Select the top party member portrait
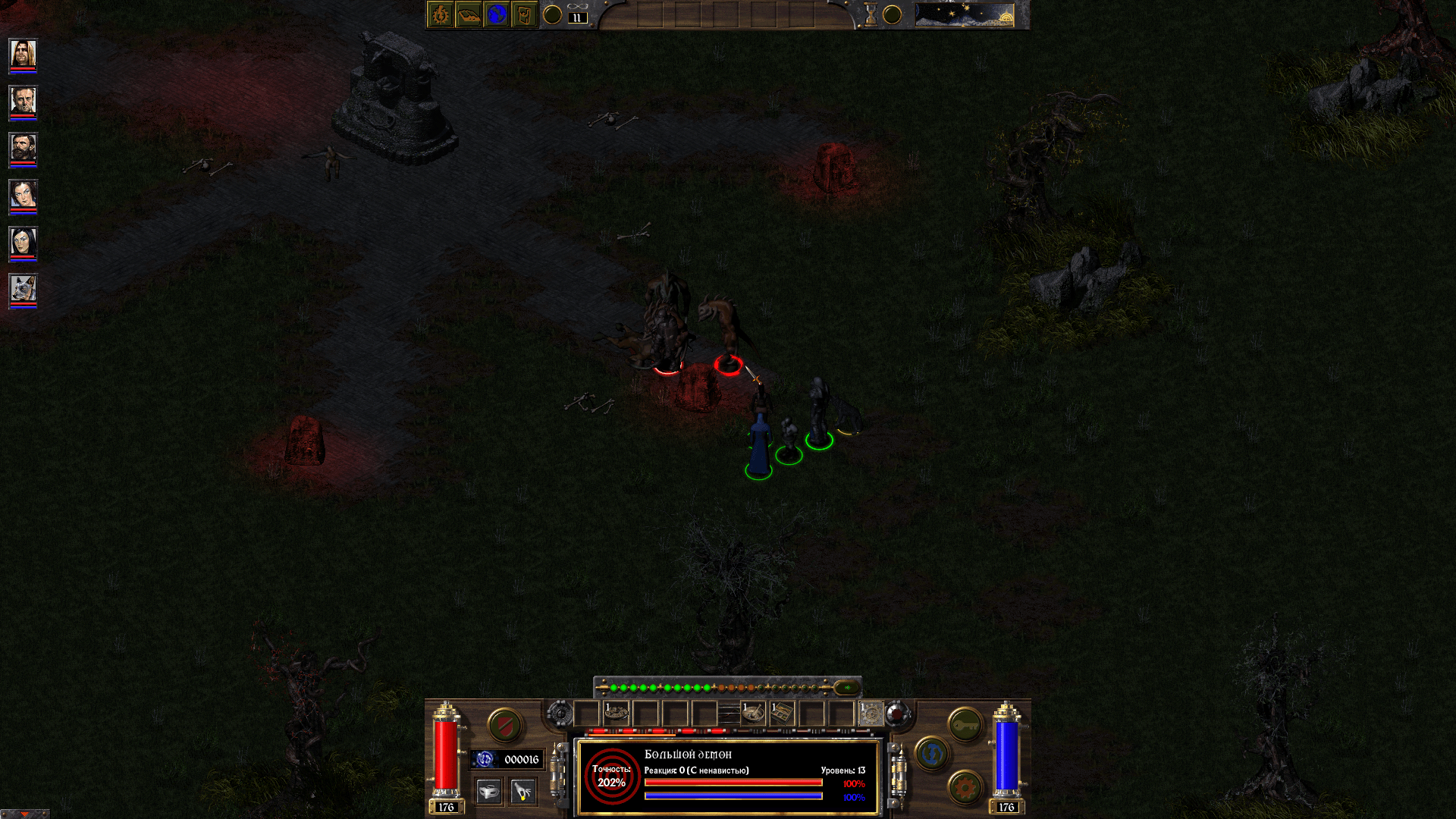Screen dimensions: 1456x819 (23, 53)
